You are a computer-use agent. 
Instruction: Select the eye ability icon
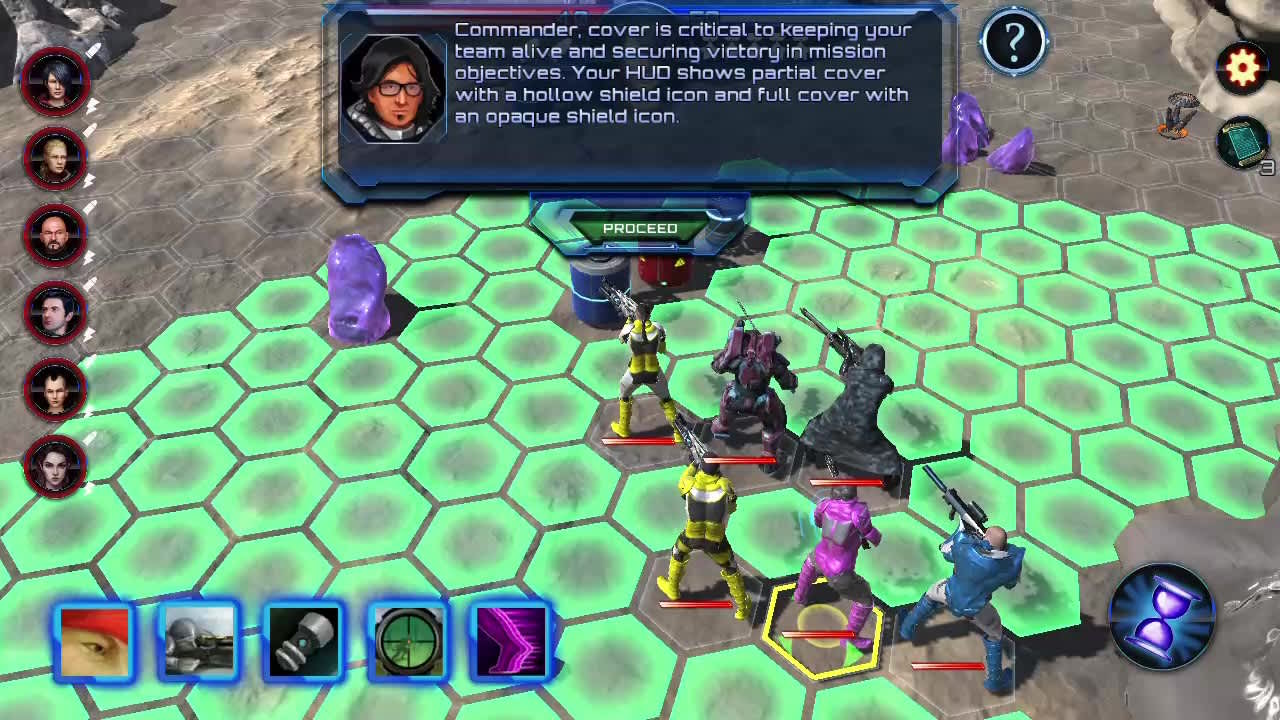point(95,641)
